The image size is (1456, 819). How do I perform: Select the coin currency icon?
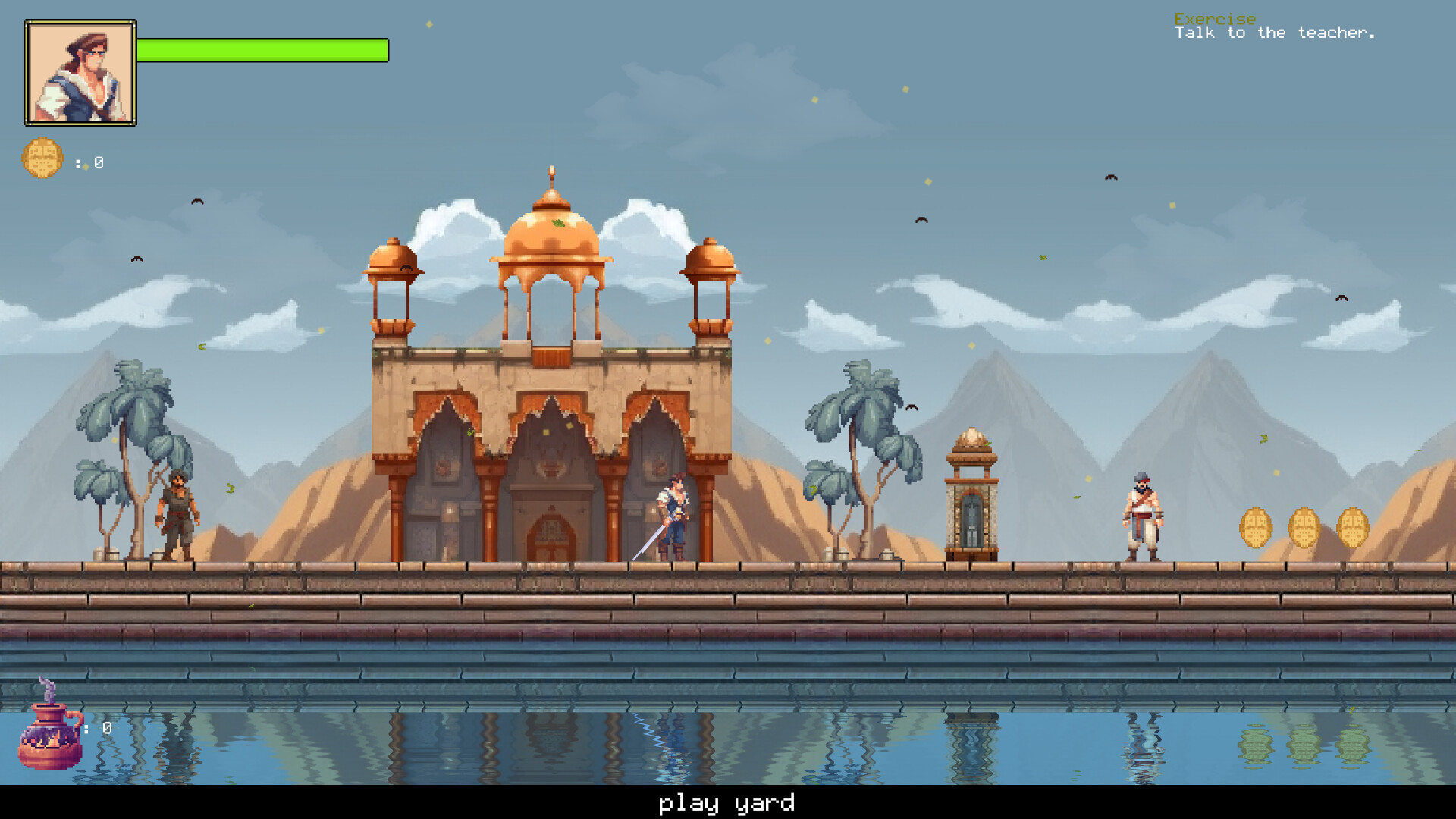43,157
